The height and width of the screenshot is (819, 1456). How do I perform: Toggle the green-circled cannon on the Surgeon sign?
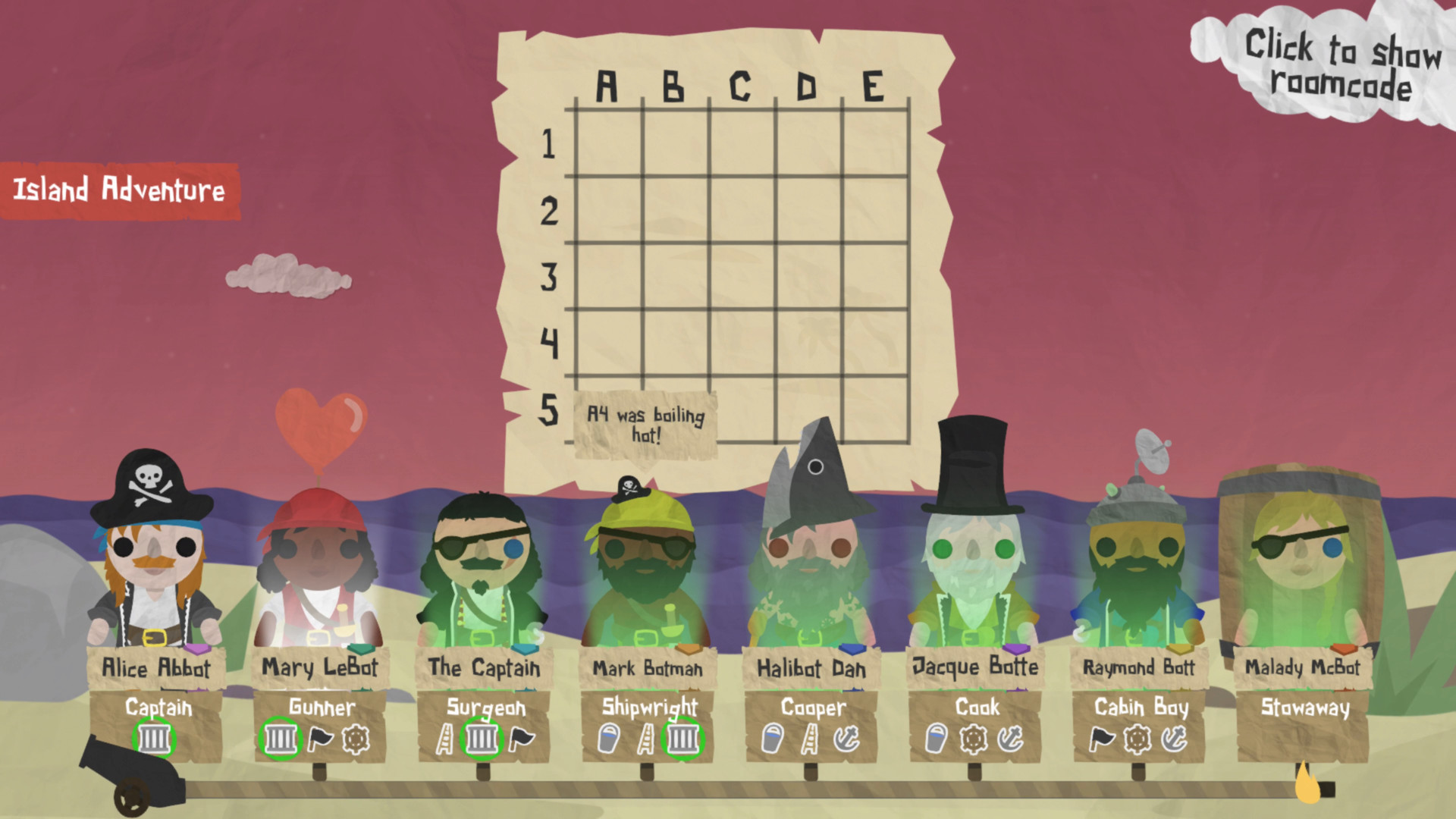click(x=482, y=739)
